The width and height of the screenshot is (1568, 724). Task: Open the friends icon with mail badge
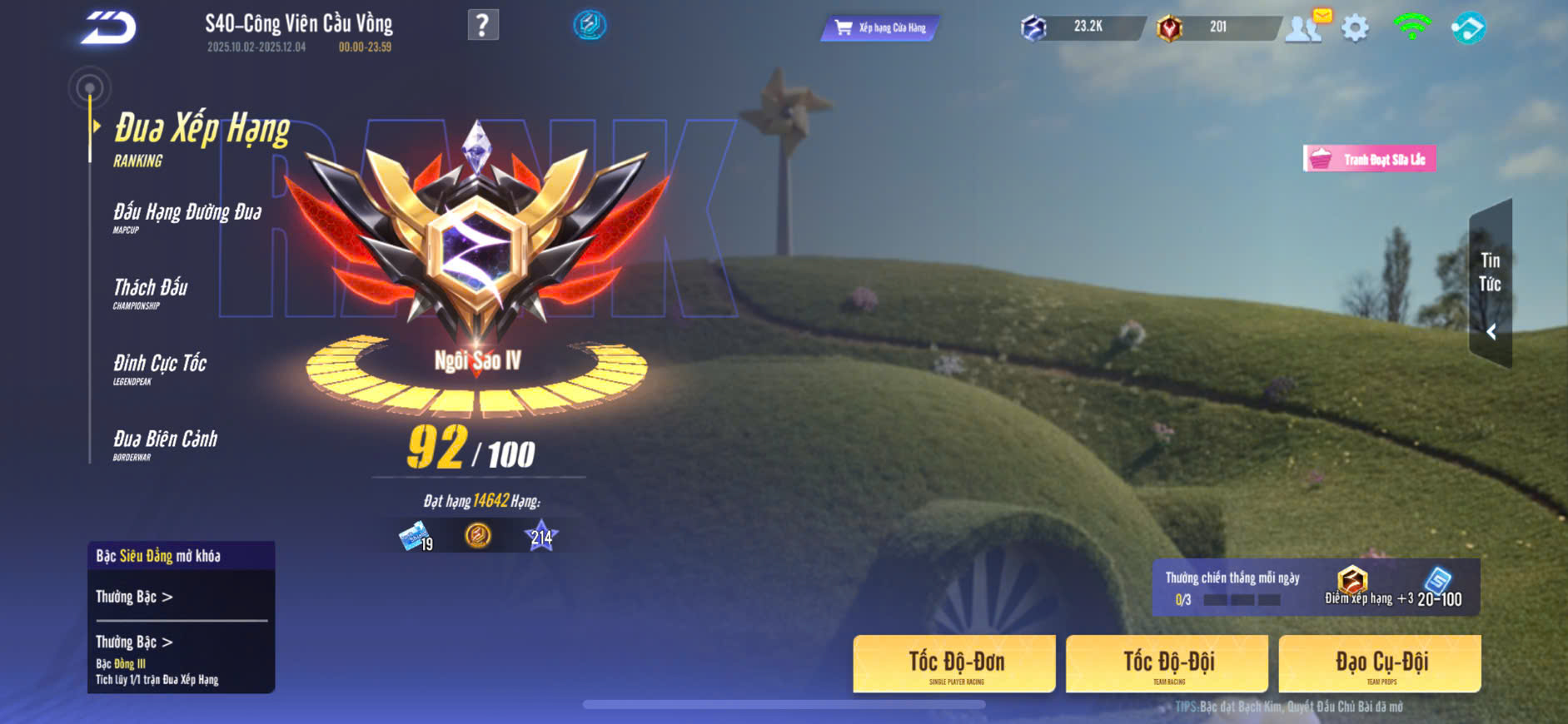[x=1304, y=27]
